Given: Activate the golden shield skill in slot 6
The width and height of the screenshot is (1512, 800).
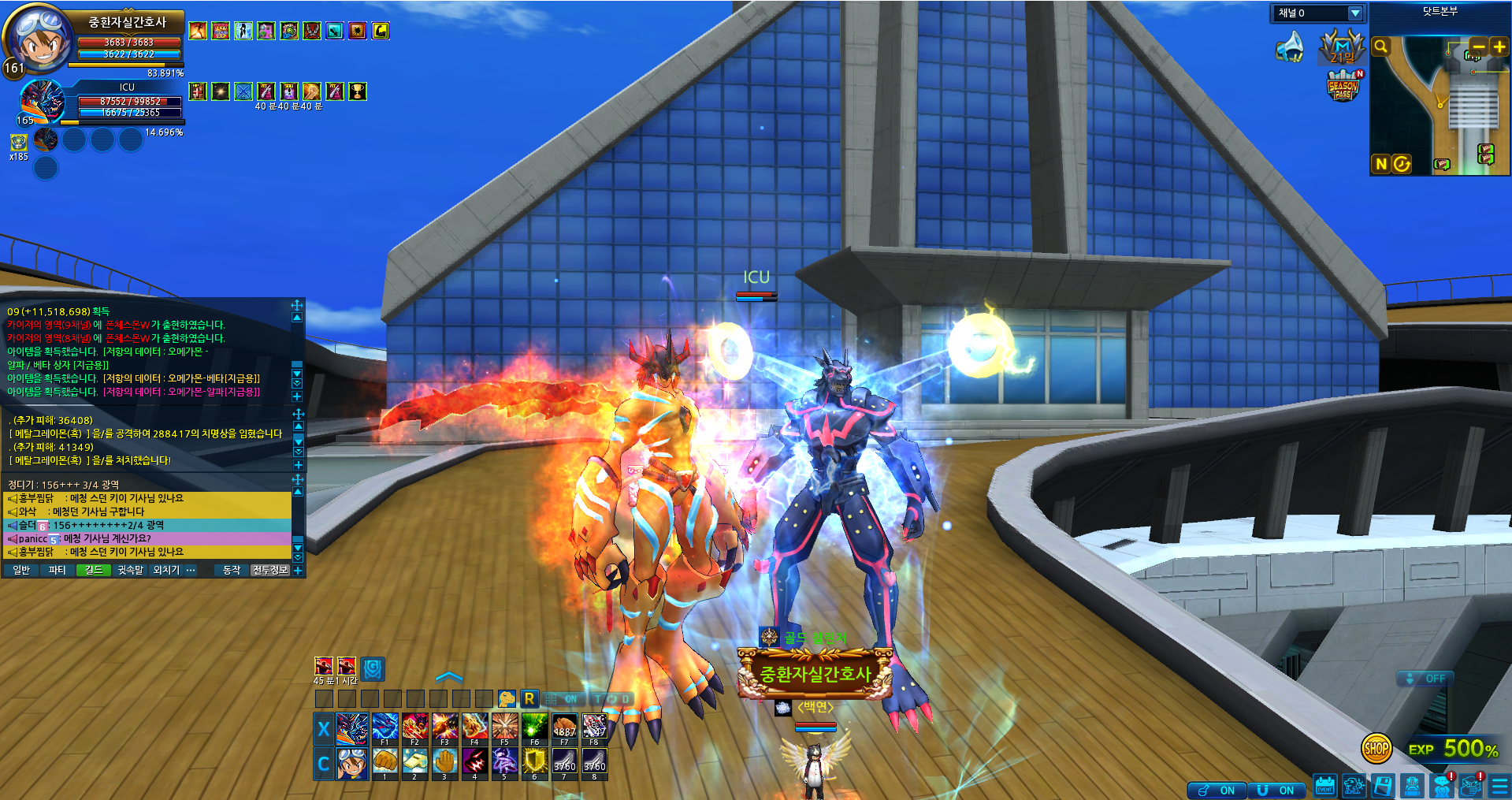Looking at the screenshot, I should [x=534, y=761].
